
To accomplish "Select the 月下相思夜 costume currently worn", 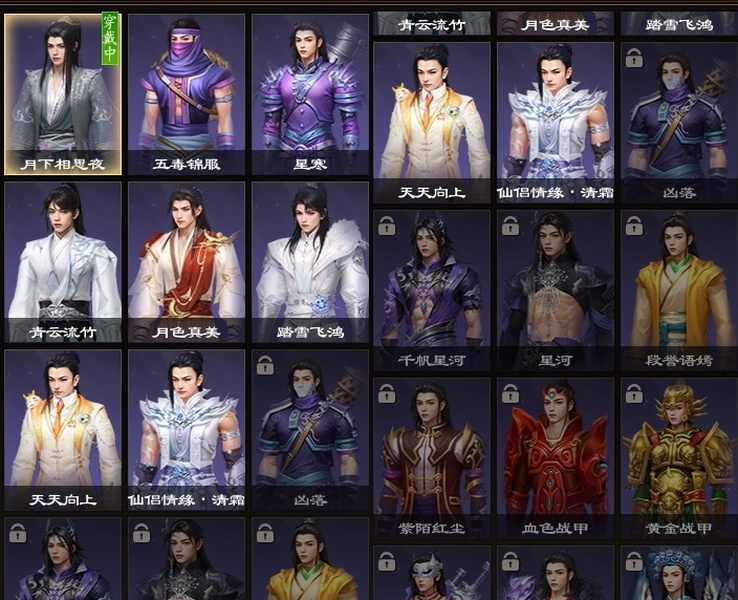I will point(62,94).
